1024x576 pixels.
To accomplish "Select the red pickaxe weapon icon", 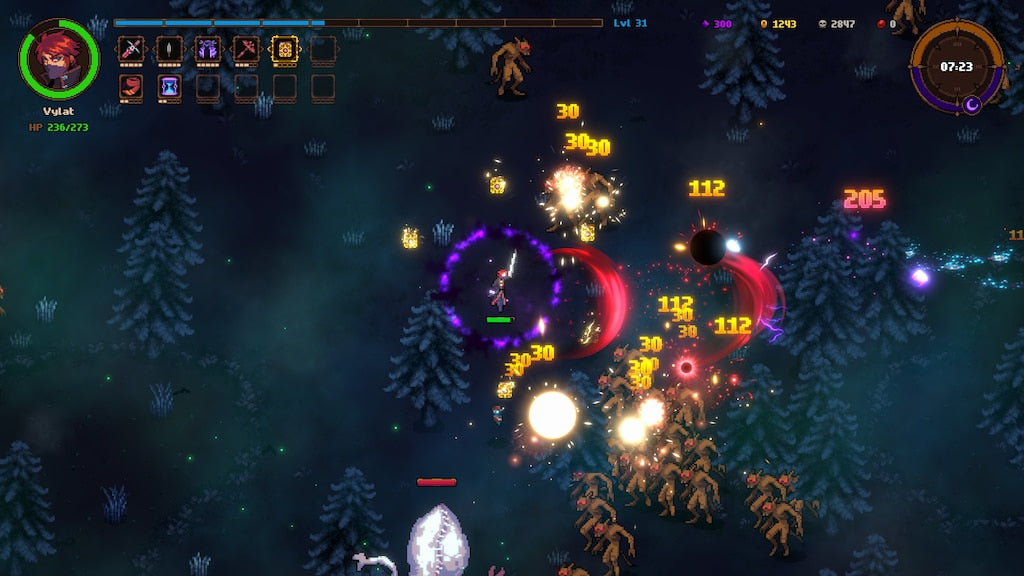I will pos(246,48).
